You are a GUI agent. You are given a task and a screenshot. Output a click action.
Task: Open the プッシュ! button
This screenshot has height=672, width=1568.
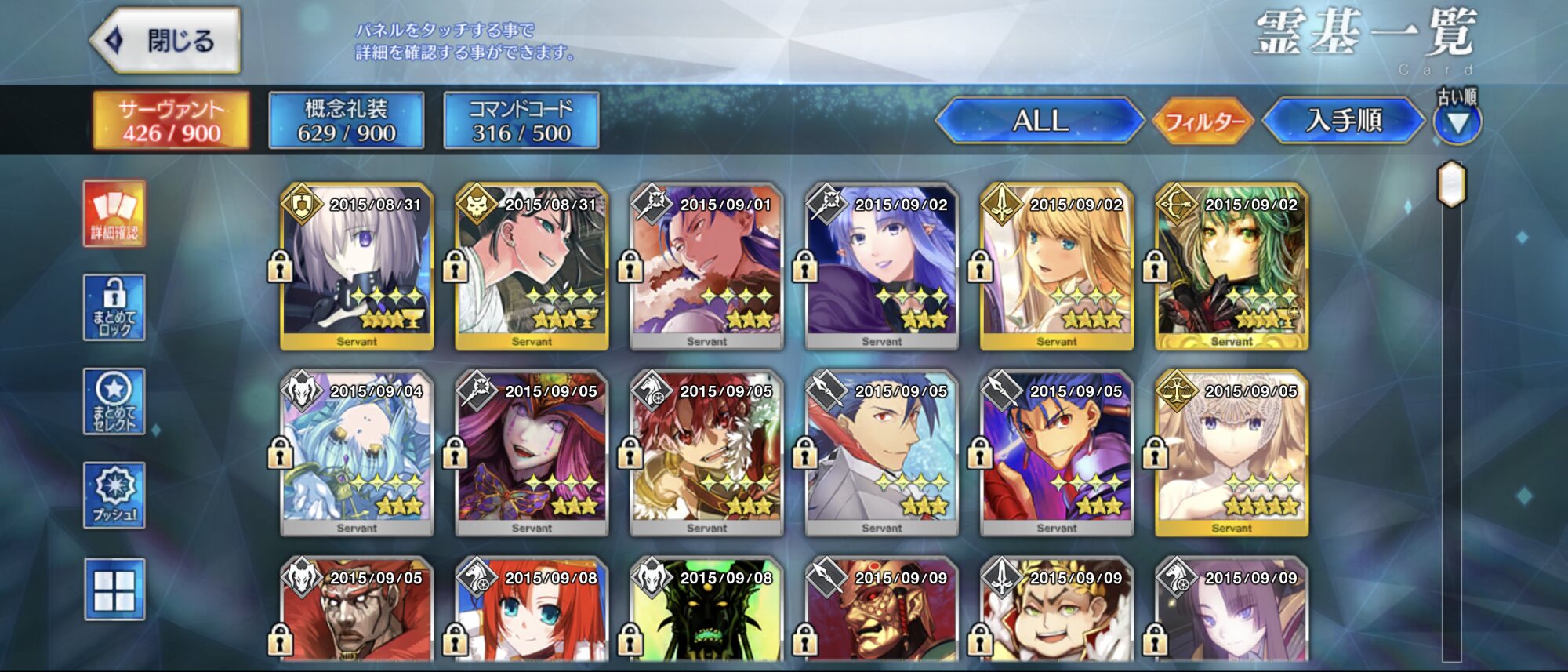pos(114,496)
